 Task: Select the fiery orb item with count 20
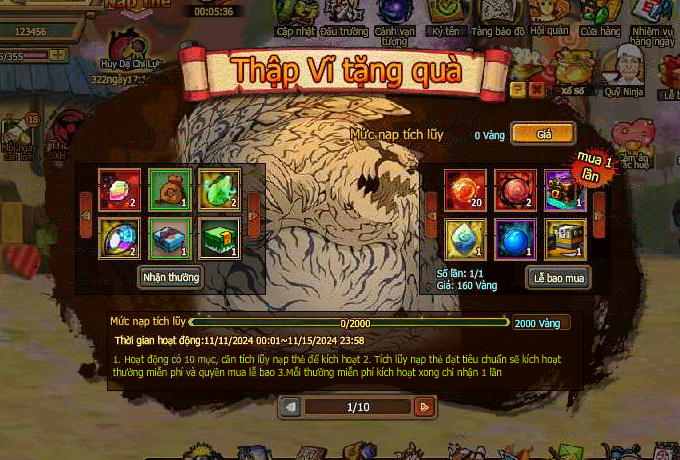pos(466,188)
